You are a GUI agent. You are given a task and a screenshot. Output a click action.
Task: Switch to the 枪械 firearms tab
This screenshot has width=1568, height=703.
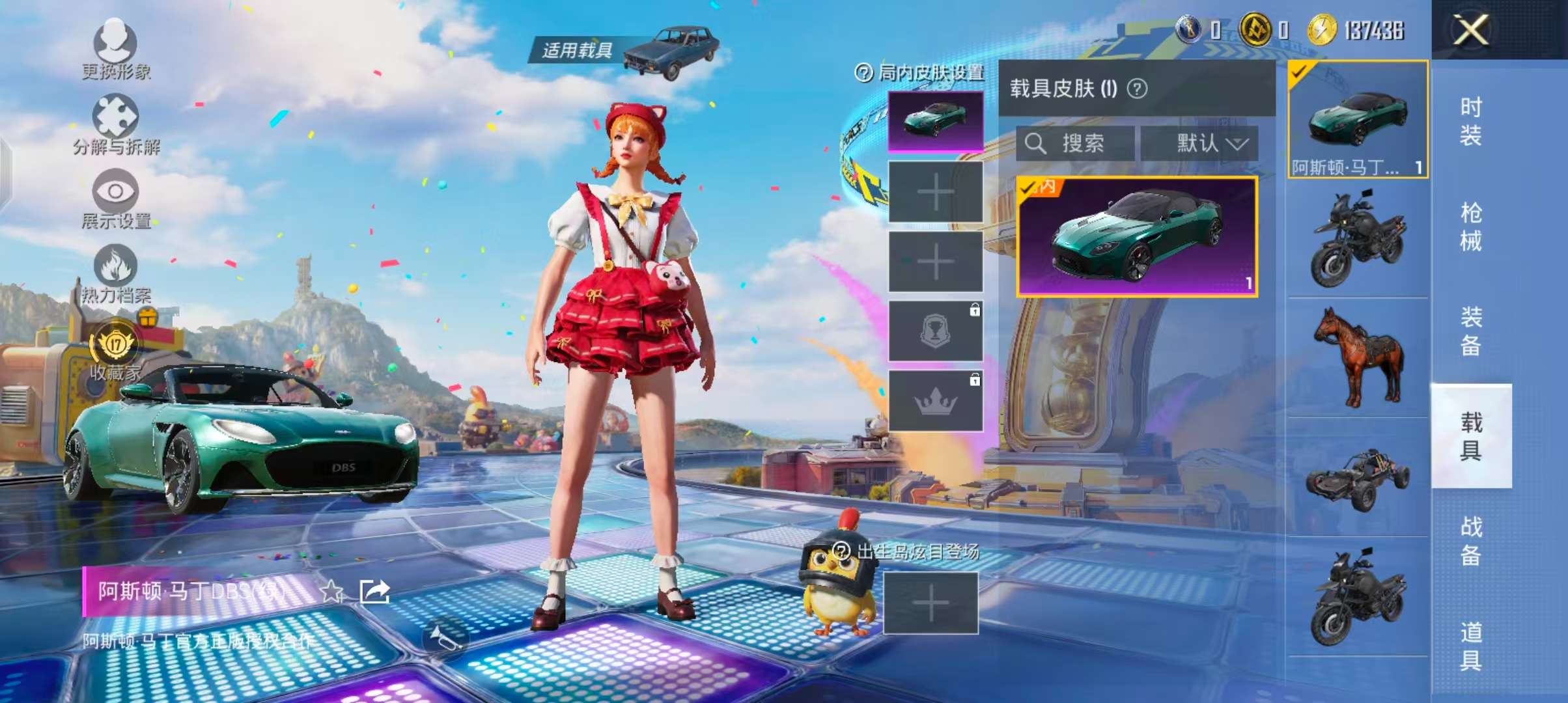(x=1470, y=227)
